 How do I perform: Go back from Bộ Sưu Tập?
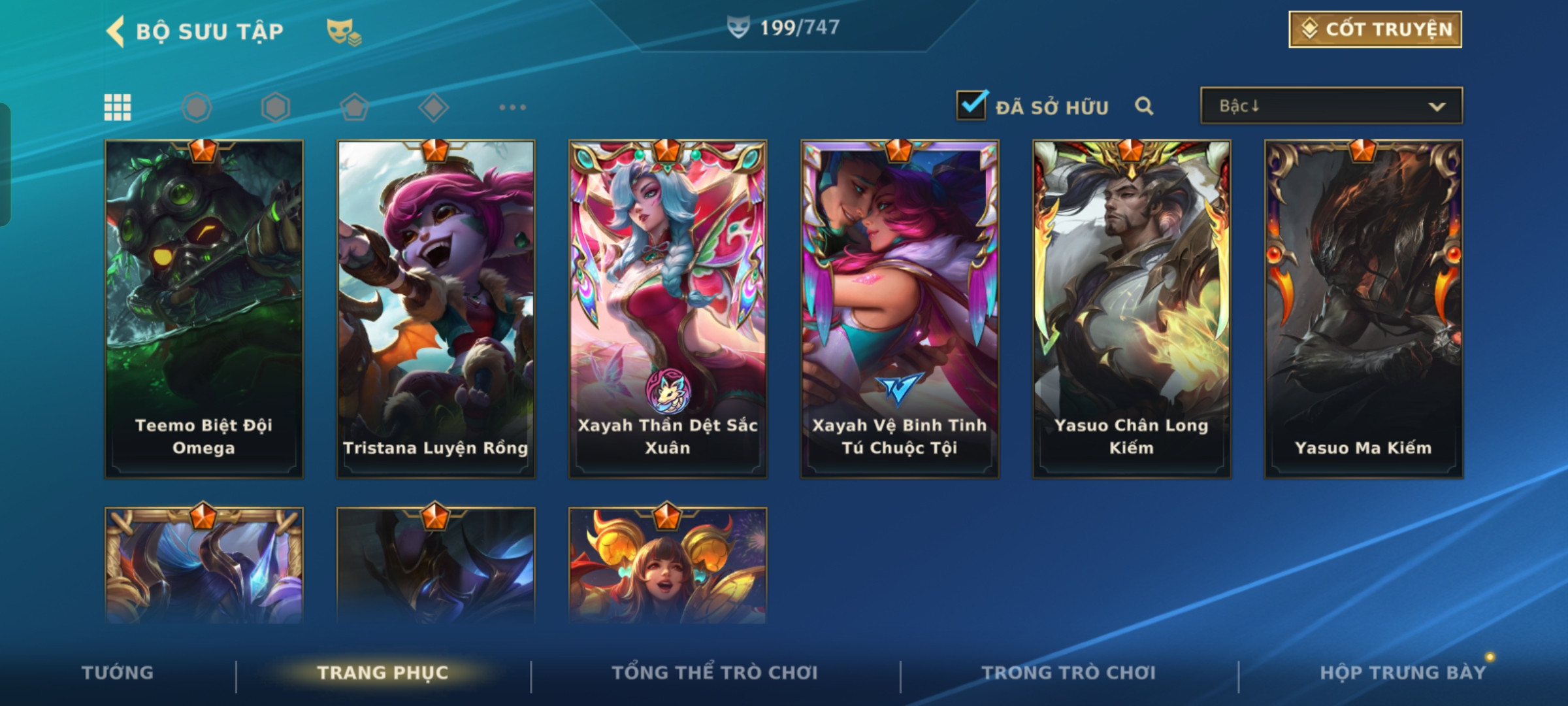(x=116, y=31)
